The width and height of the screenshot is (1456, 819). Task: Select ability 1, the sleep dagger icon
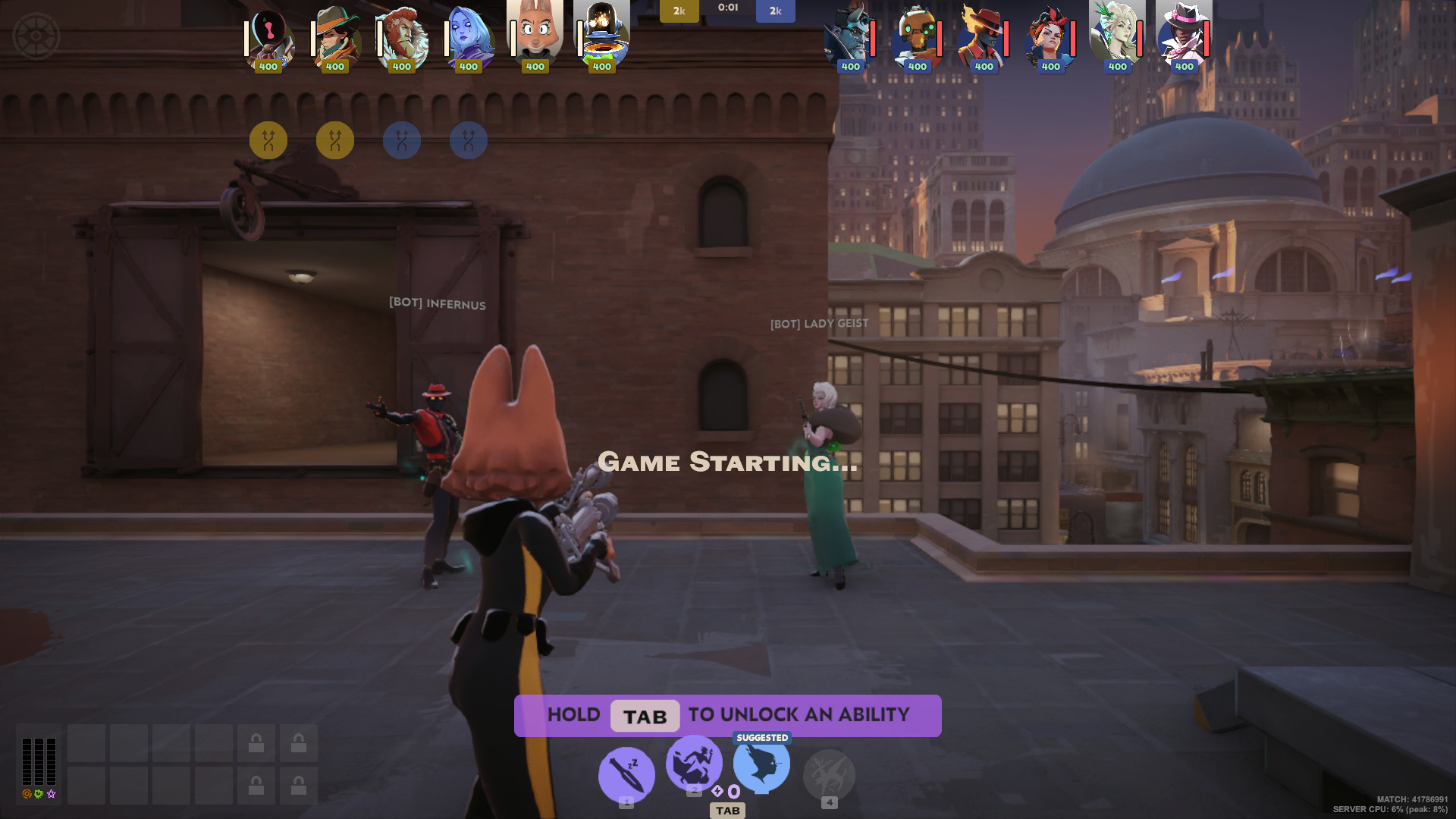pos(626,774)
